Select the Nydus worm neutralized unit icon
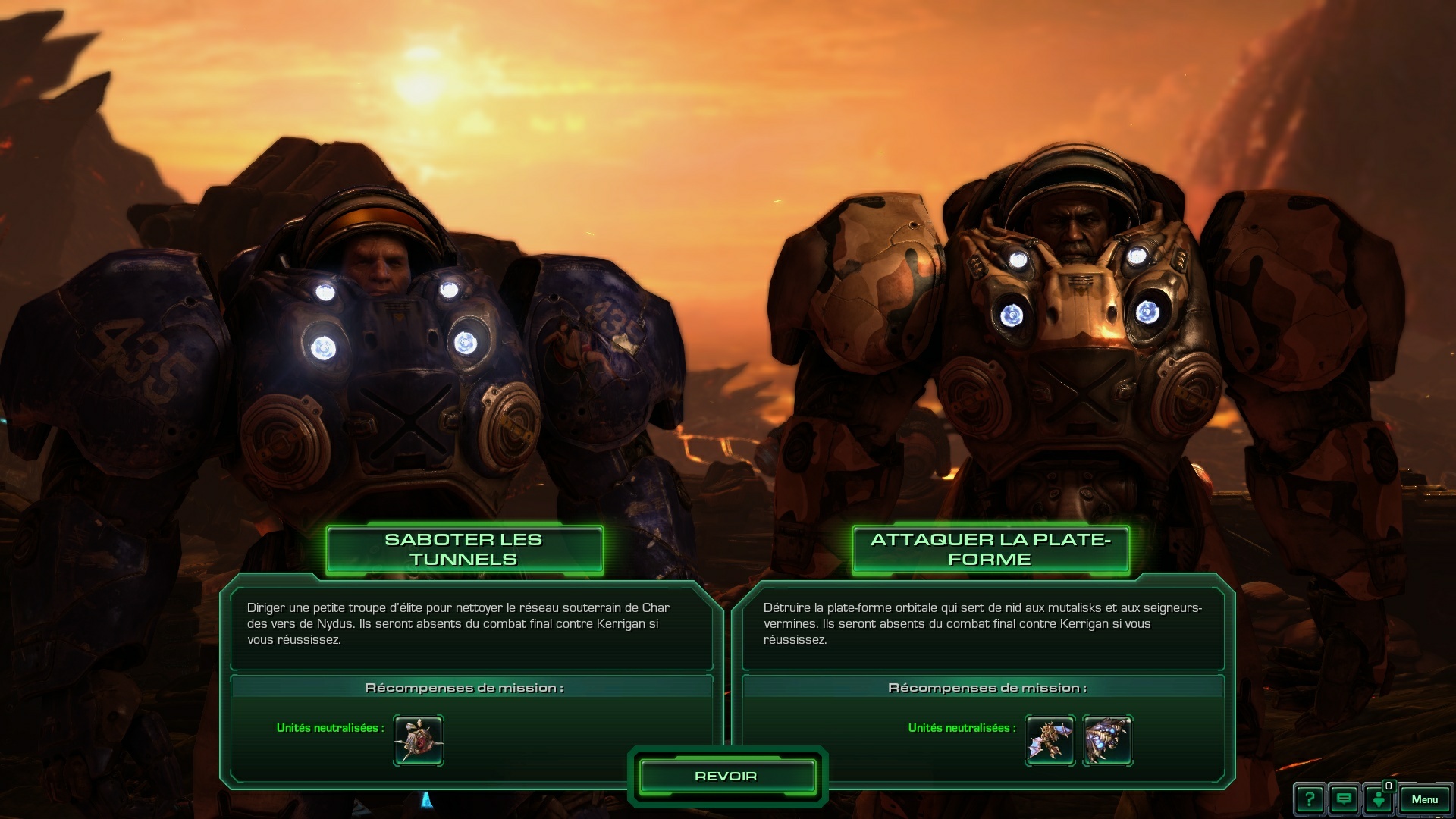The height and width of the screenshot is (819, 1456). point(419,740)
